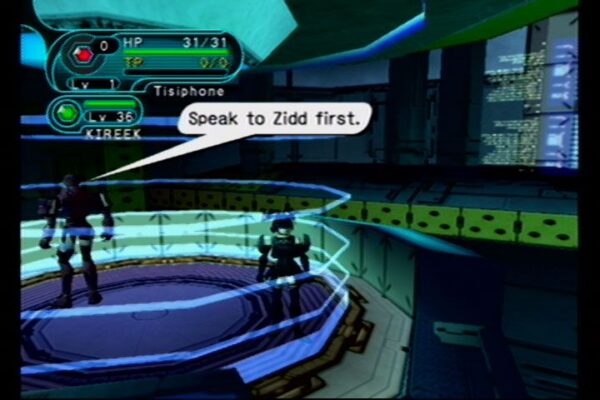600x400 pixels.
Task: Click the green party icon beside KIREEK
Action: (x=66, y=112)
